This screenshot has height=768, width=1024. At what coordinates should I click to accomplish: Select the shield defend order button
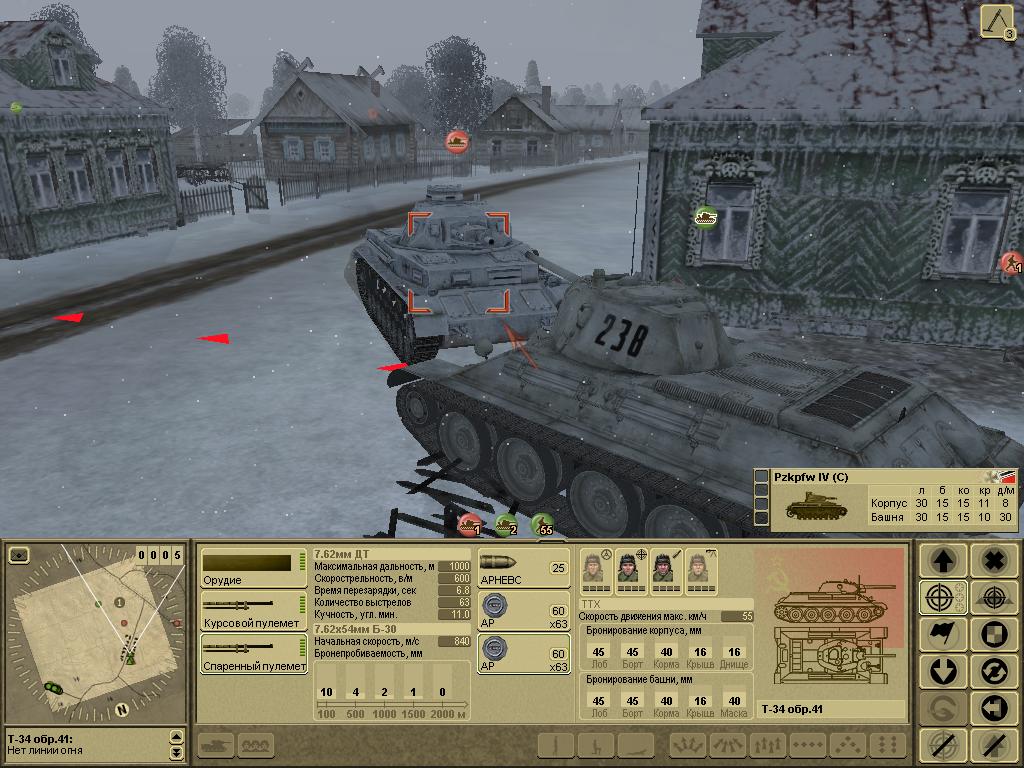(x=992, y=634)
